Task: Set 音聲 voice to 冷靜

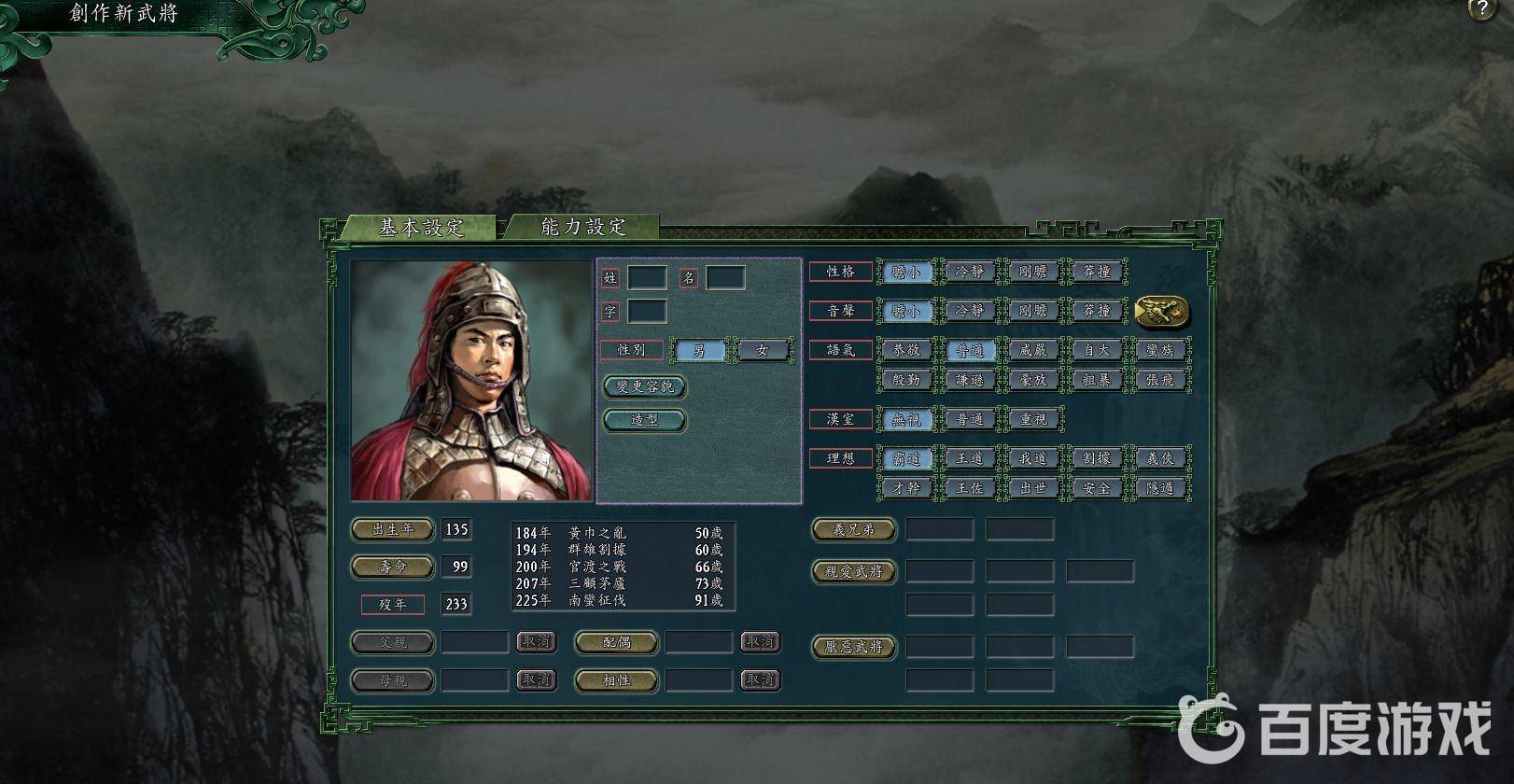Action: [969, 311]
